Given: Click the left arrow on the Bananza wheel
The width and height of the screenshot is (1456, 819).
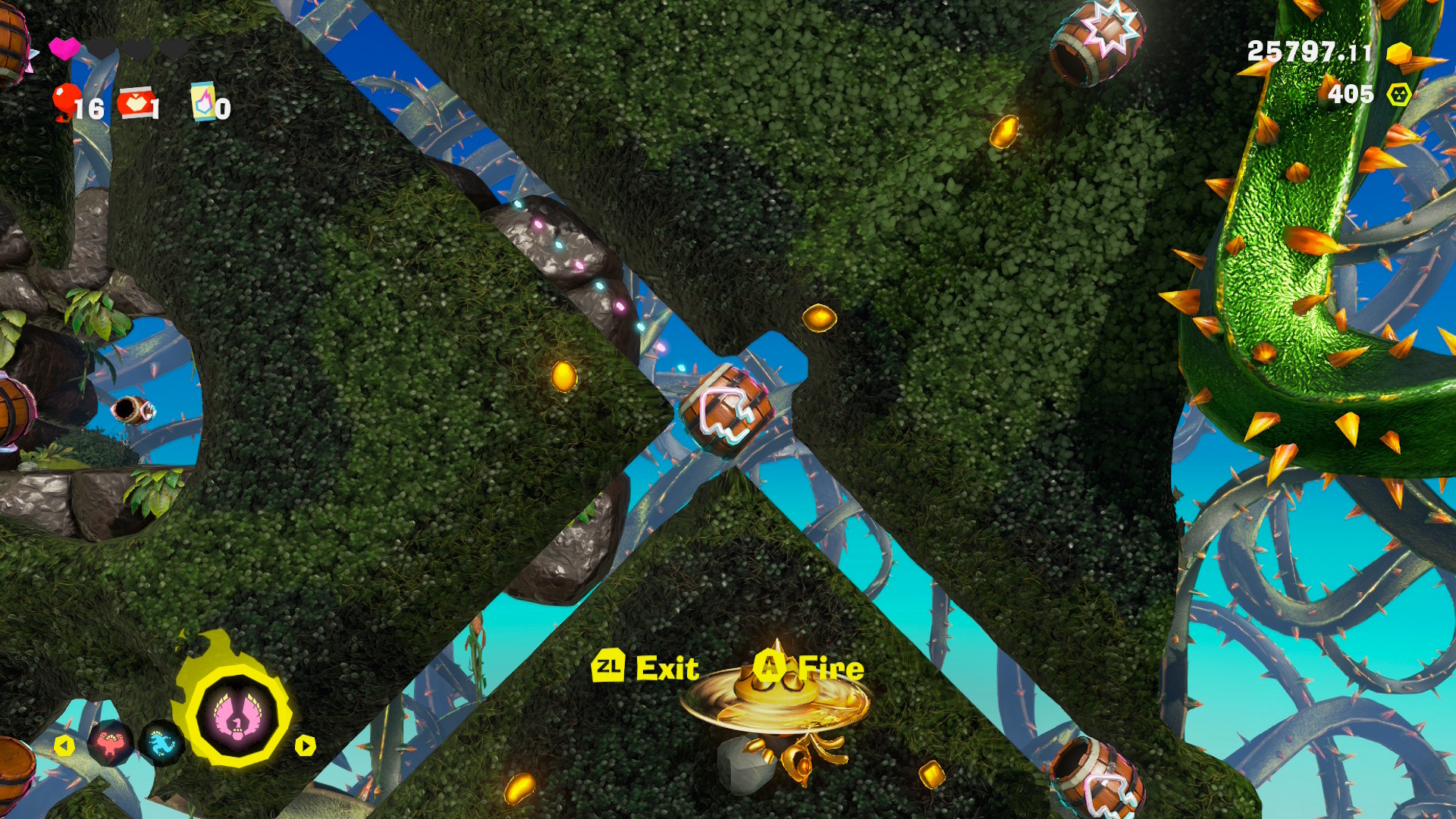Looking at the screenshot, I should tap(64, 746).
